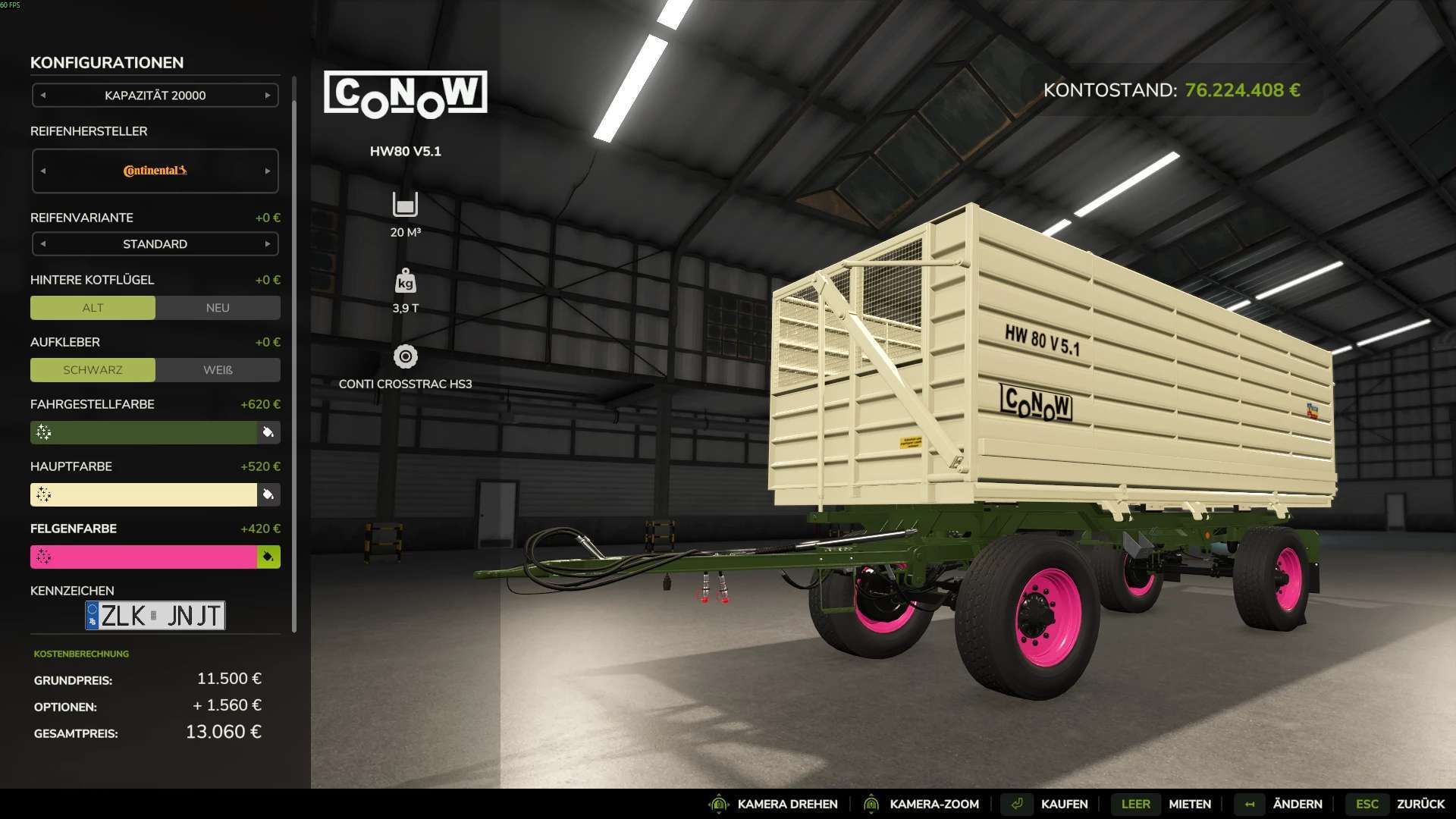Set Aufkleber to WEIß

tap(217, 370)
